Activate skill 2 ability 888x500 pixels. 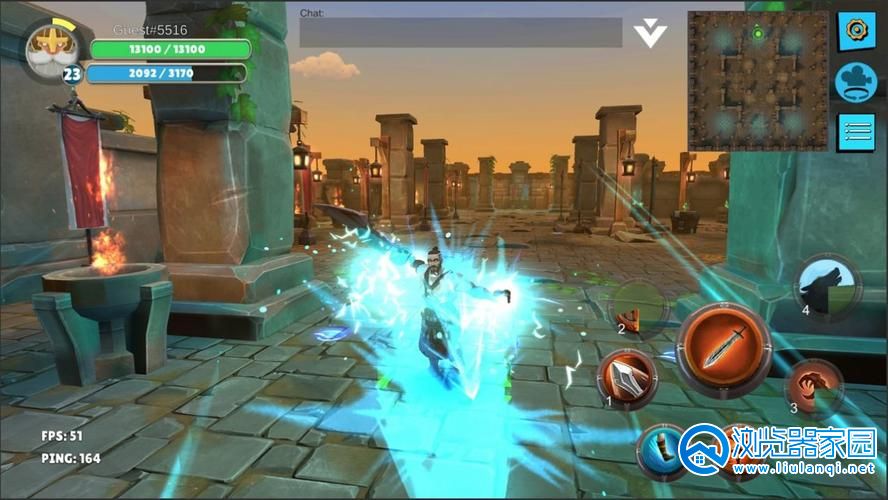(638, 307)
